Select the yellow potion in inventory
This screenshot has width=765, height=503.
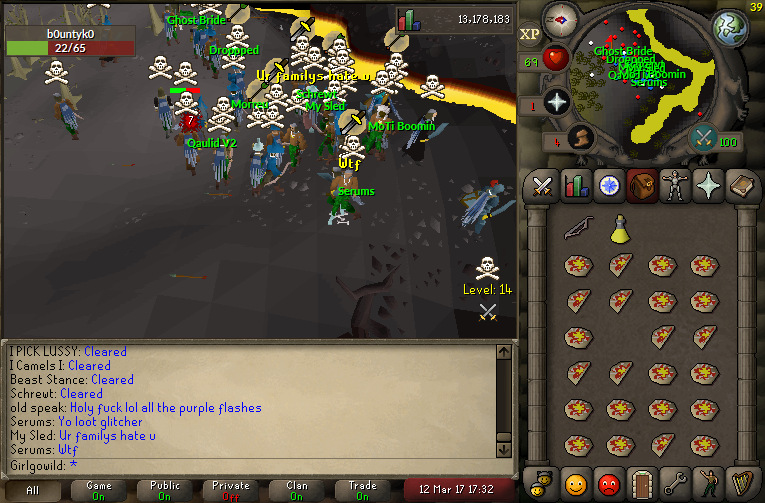(x=620, y=229)
